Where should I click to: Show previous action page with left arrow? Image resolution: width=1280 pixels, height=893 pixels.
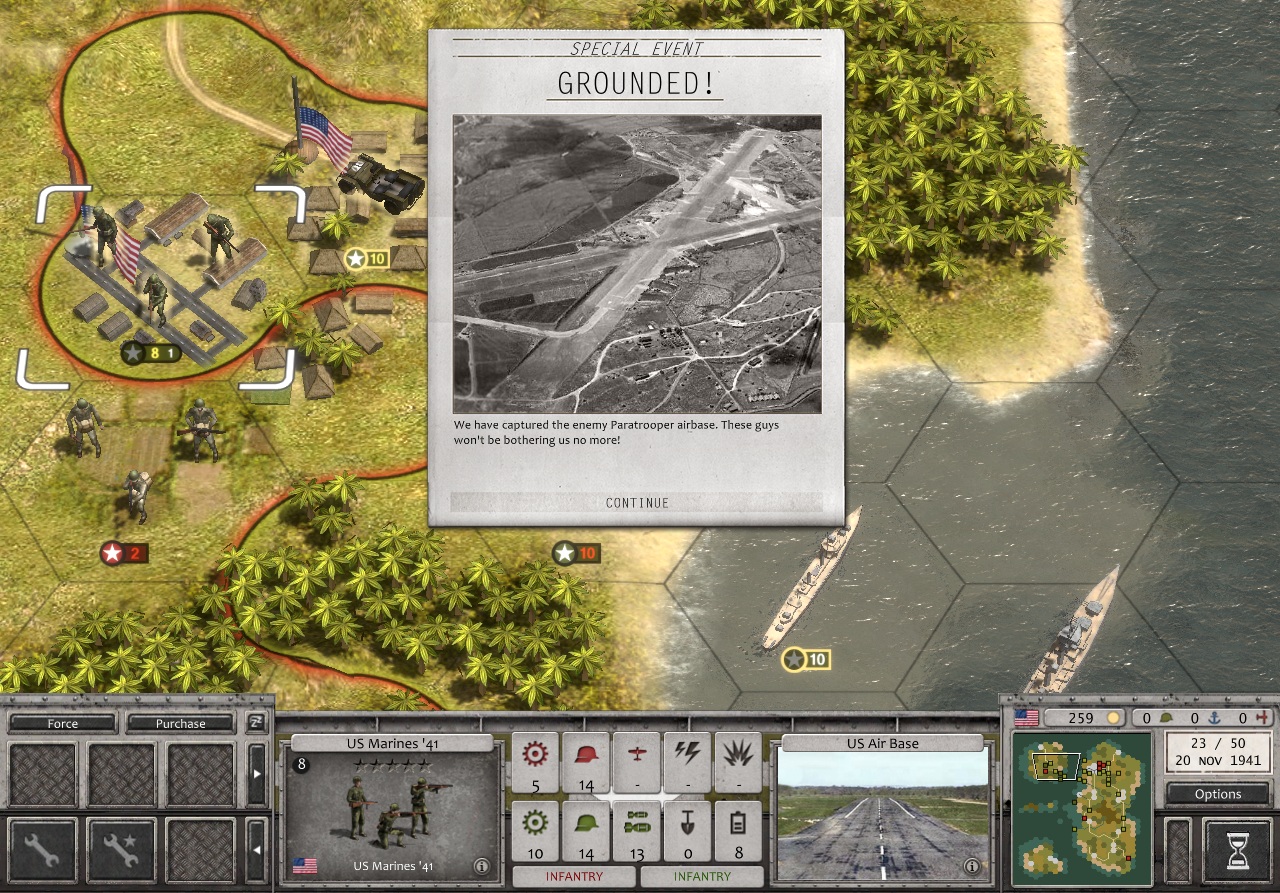256,851
